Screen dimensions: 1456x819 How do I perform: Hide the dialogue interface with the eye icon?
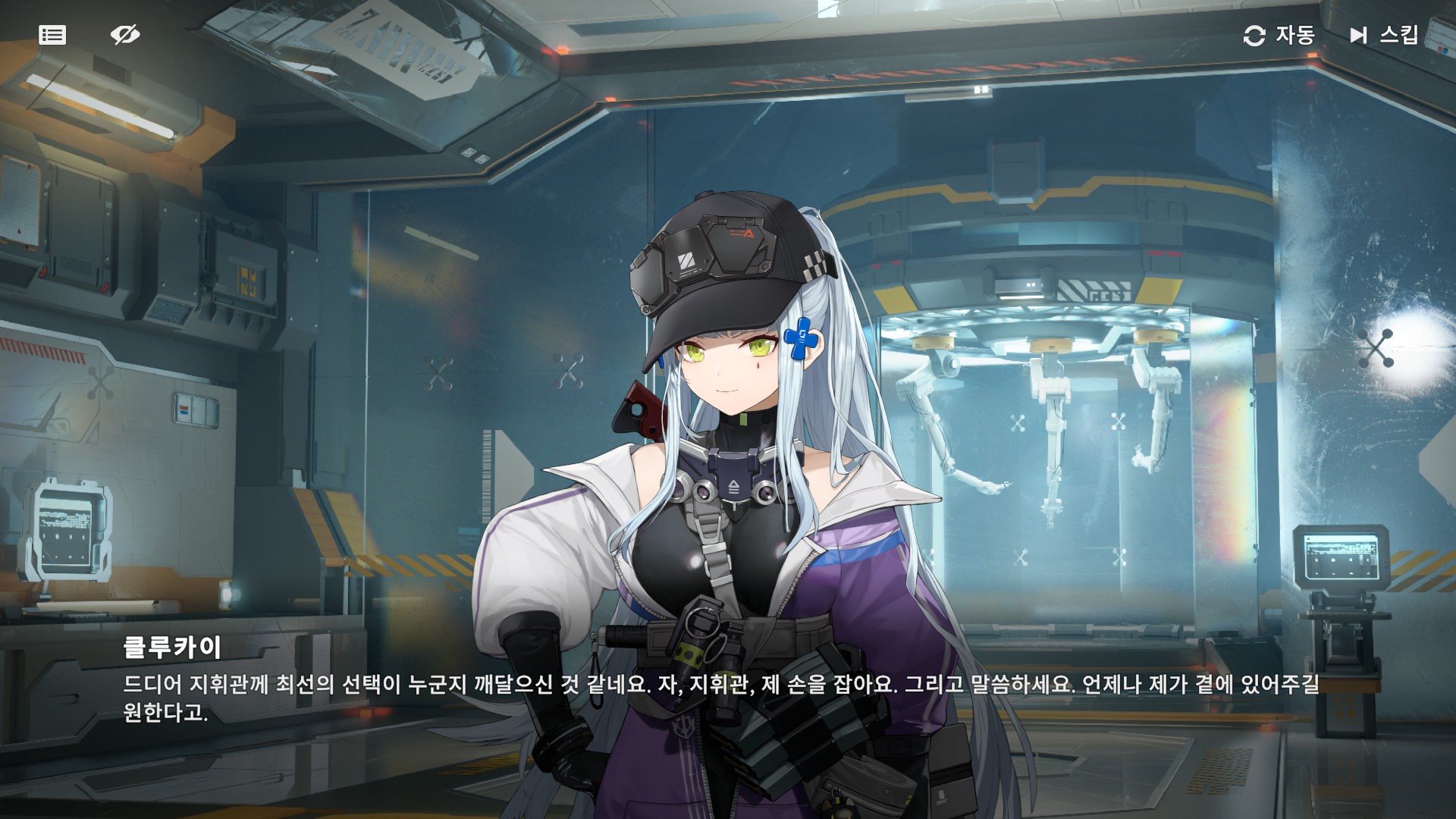[x=125, y=35]
